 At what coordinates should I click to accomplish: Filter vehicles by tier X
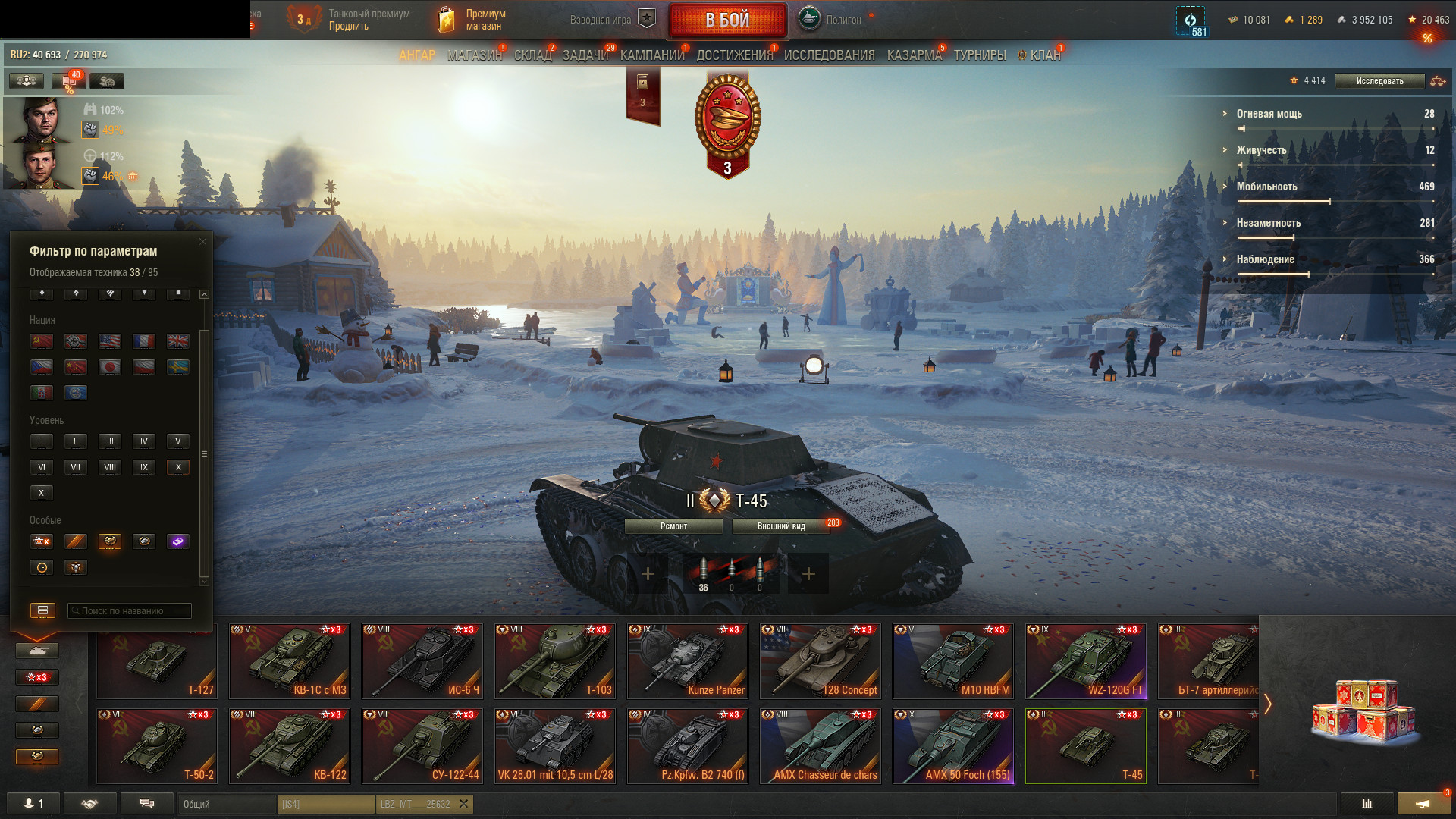178,467
